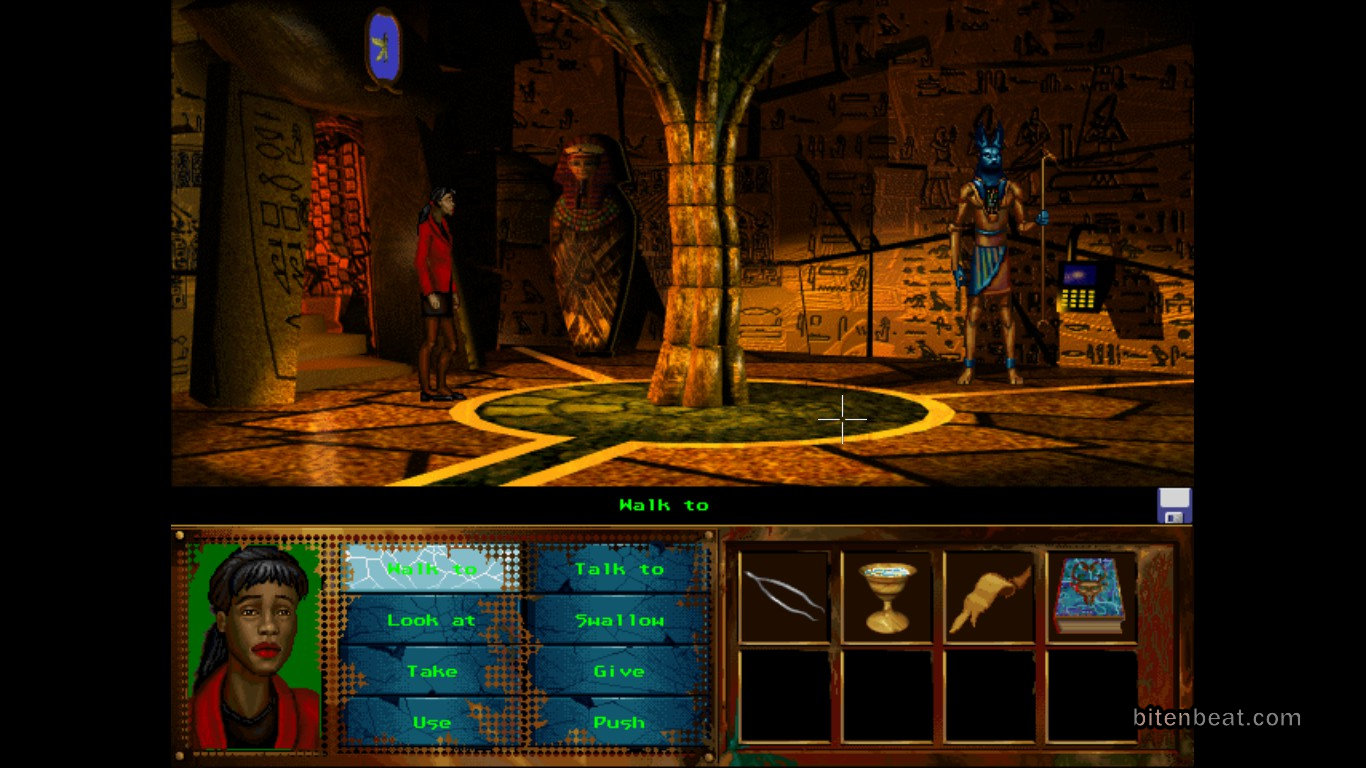Image resolution: width=1366 pixels, height=768 pixels.
Task: Choose the Talk to verb
Action: coord(618,569)
